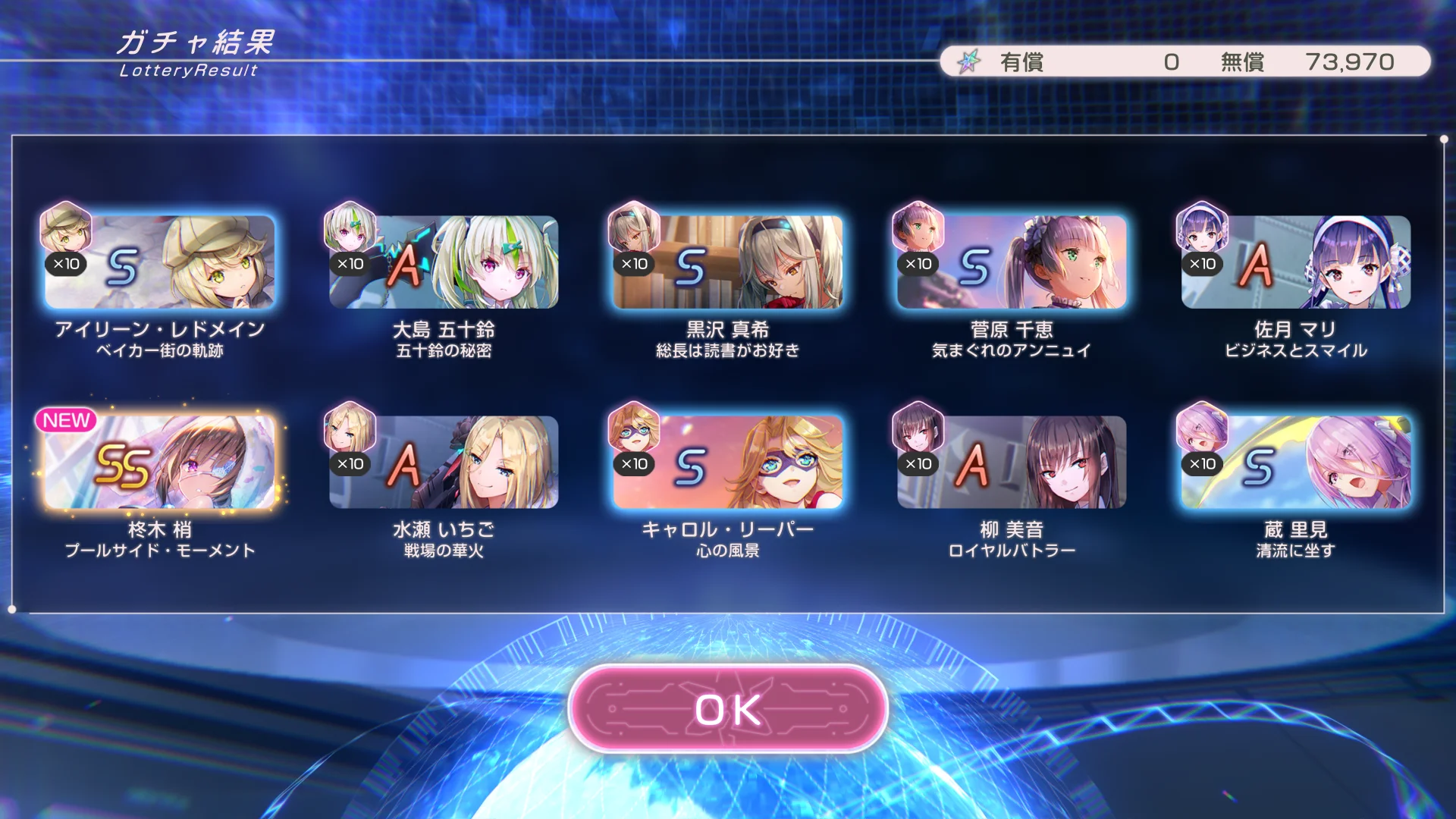The height and width of the screenshot is (819, 1456).
Task: Open the 大島 五十鈴 A card
Action: [444, 262]
